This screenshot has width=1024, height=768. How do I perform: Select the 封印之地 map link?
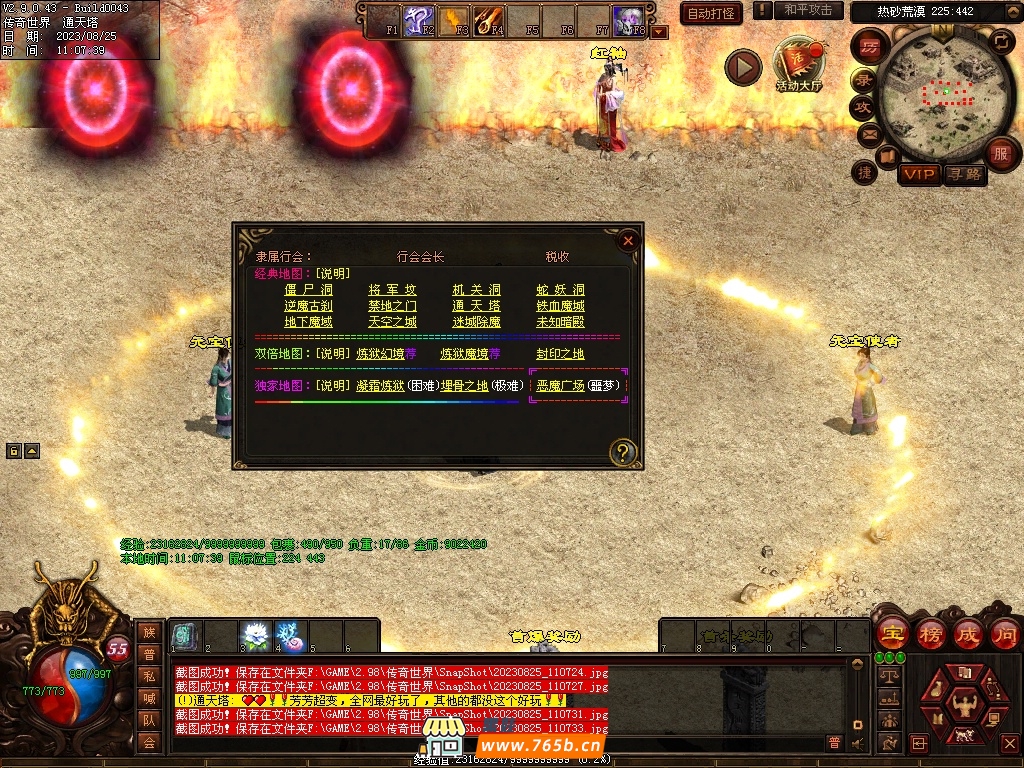click(560, 354)
